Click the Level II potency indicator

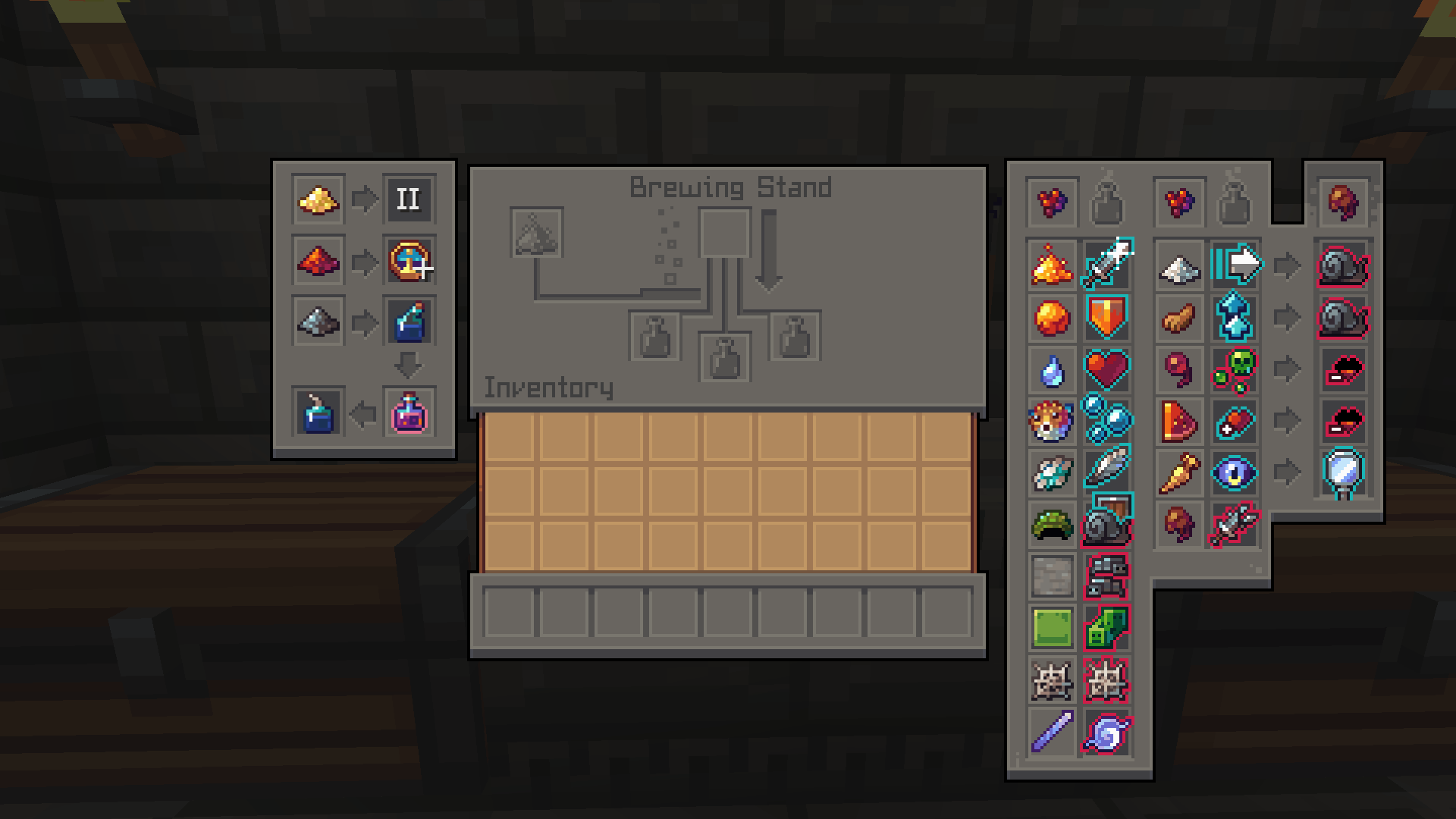(x=409, y=200)
